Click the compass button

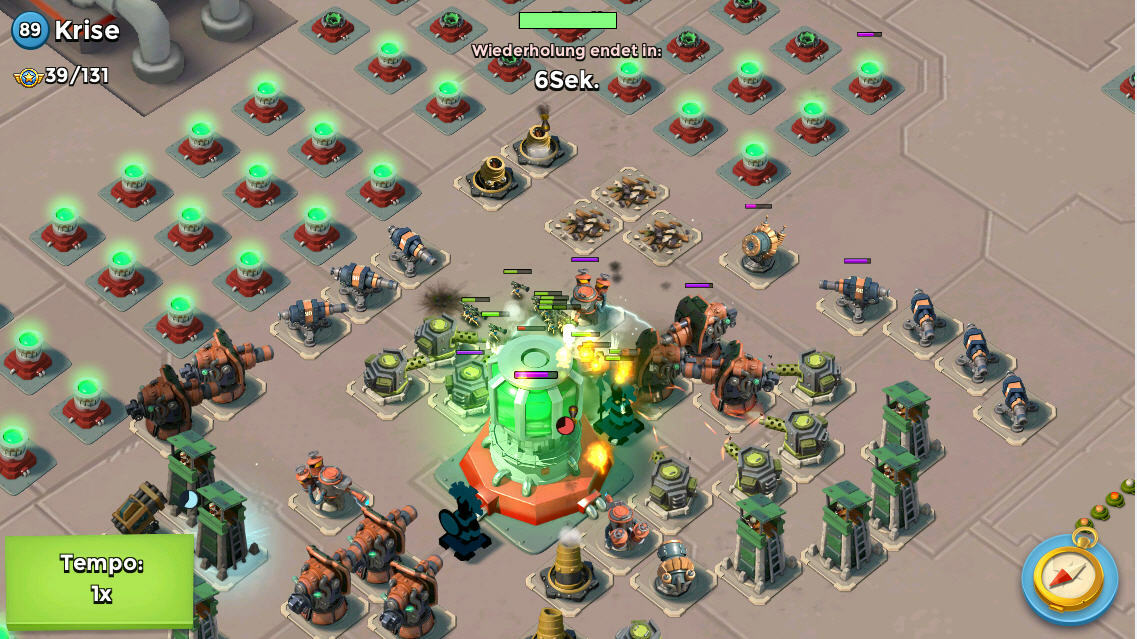click(x=1068, y=578)
